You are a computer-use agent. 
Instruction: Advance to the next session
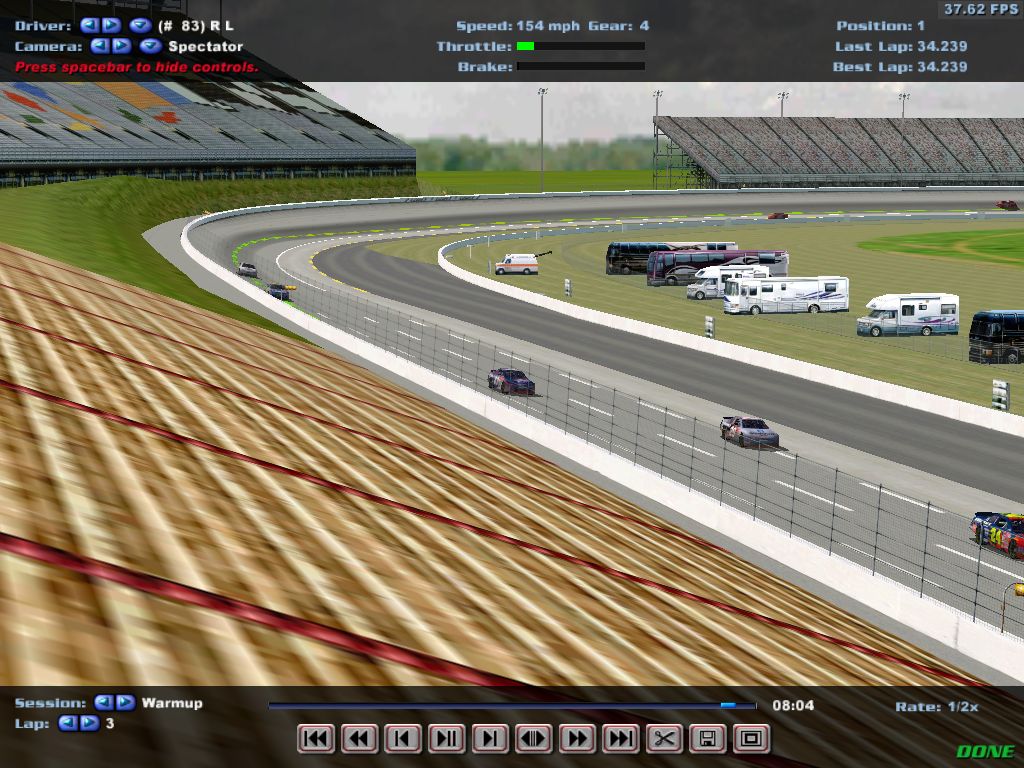[x=126, y=703]
